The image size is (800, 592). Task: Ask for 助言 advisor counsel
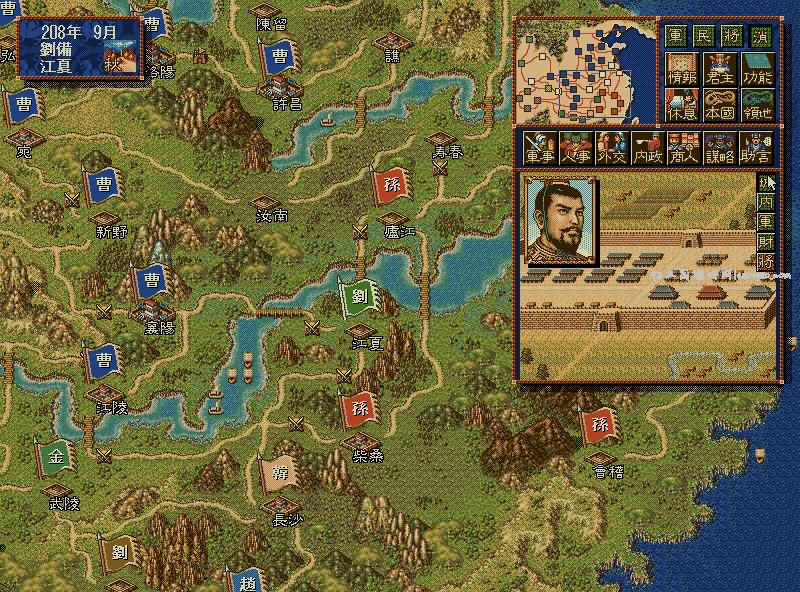point(755,149)
